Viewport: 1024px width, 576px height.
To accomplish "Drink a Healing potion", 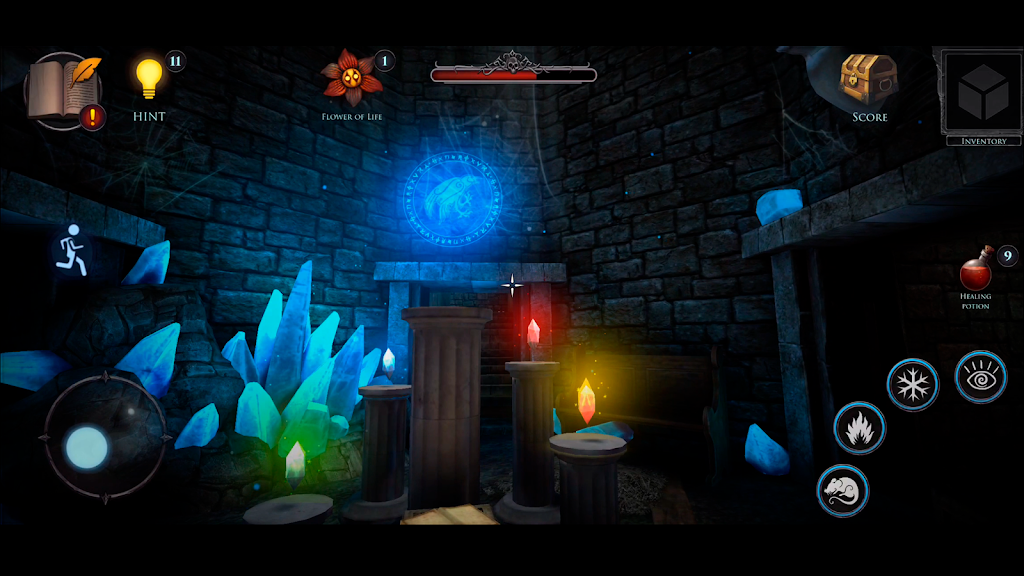I will (975, 270).
